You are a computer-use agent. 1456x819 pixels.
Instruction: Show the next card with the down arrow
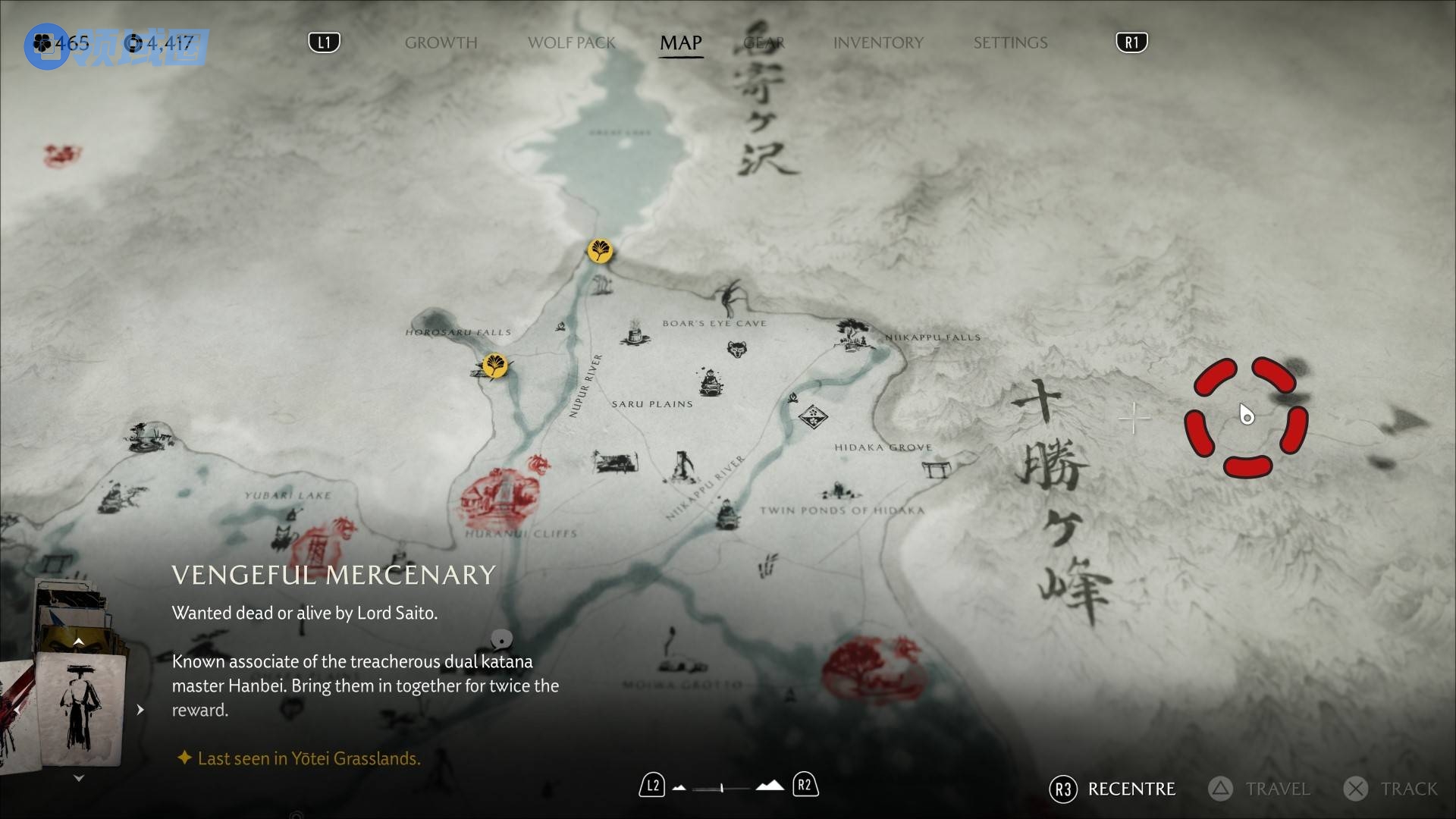[78, 778]
